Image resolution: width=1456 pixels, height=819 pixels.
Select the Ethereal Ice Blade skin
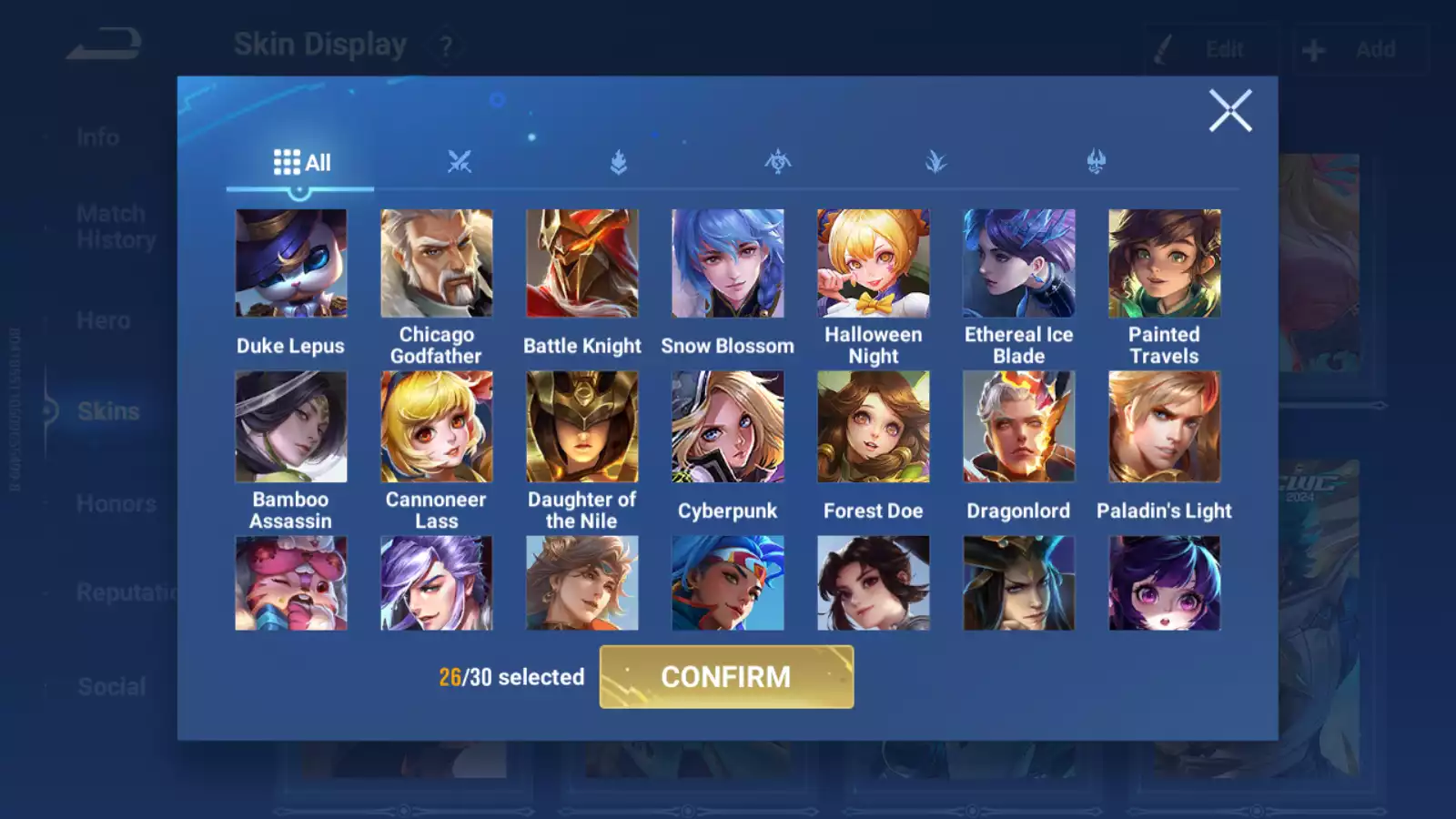(1019, 264)
